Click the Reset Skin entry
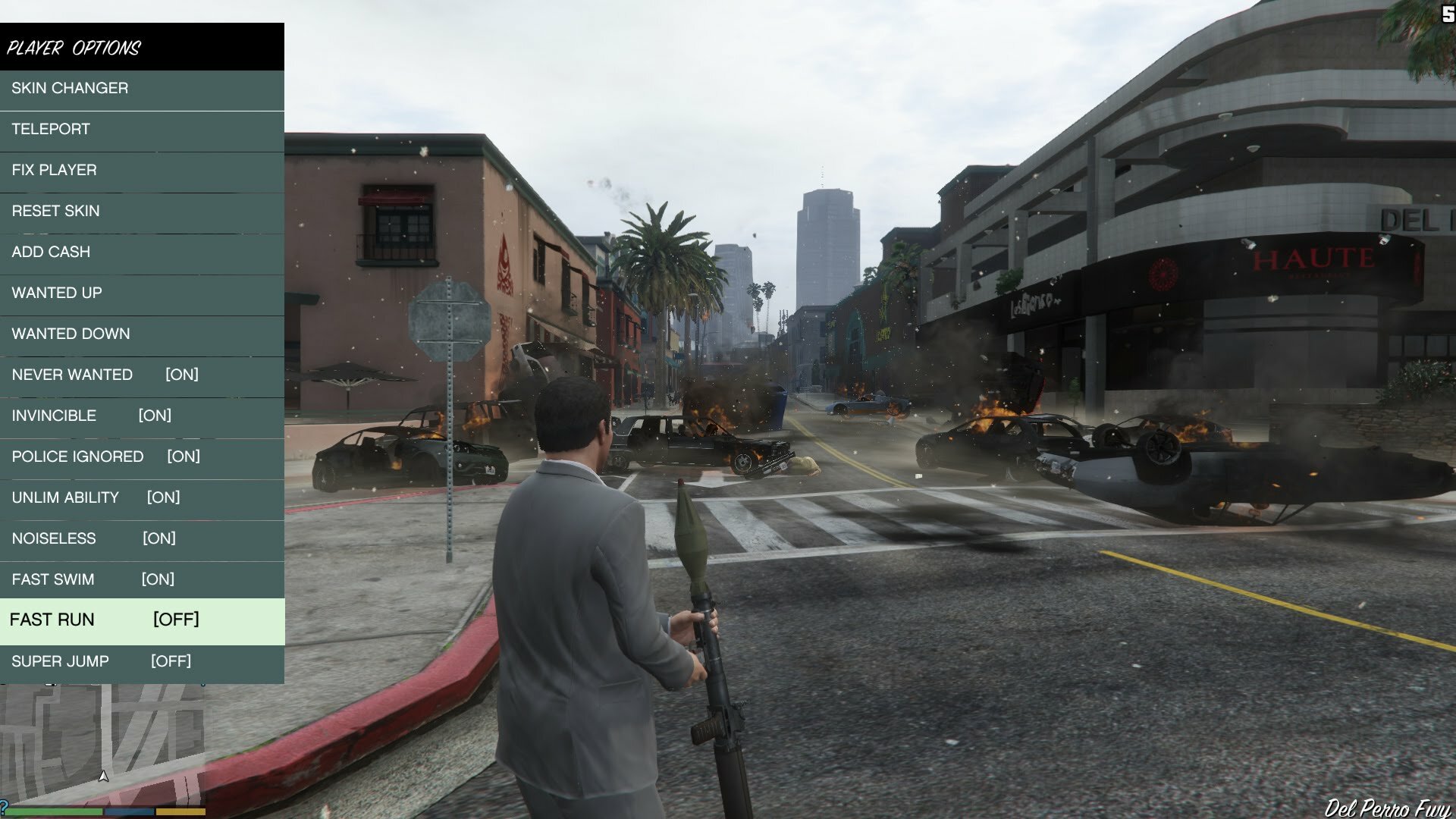 pyautogui.click(x=142, y=212)
